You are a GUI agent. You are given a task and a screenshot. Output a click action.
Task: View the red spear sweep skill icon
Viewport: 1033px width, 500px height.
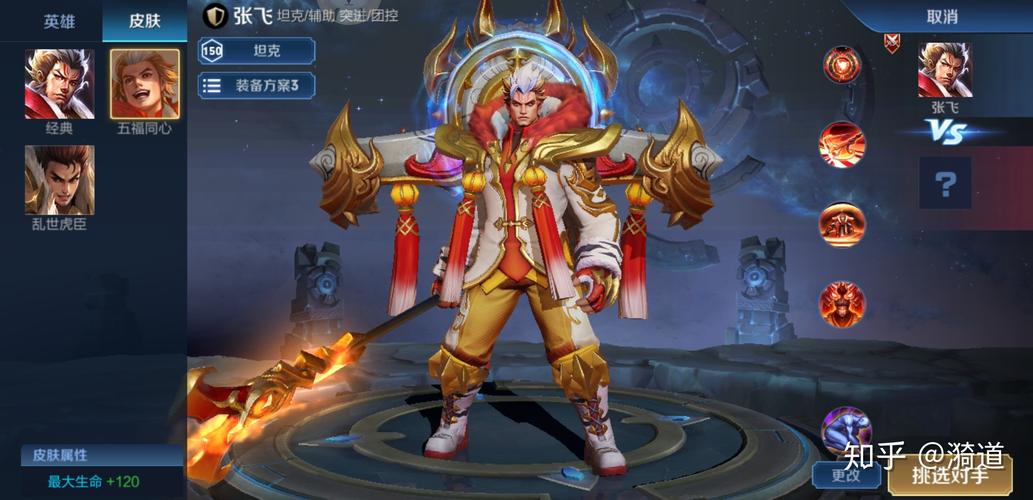click(842, 144)
